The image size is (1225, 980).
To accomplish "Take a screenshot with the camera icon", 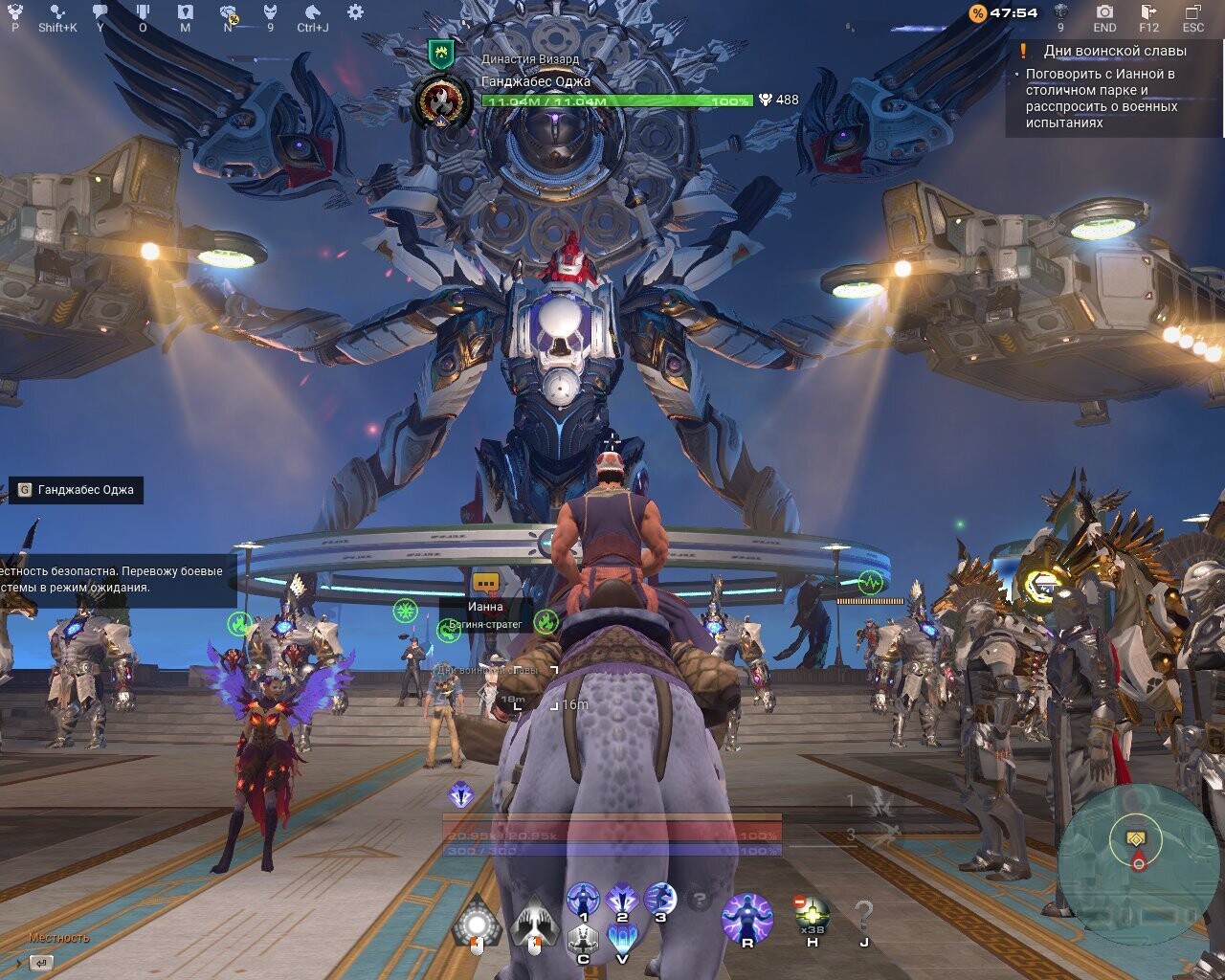I will click(x=1104, y=12).
